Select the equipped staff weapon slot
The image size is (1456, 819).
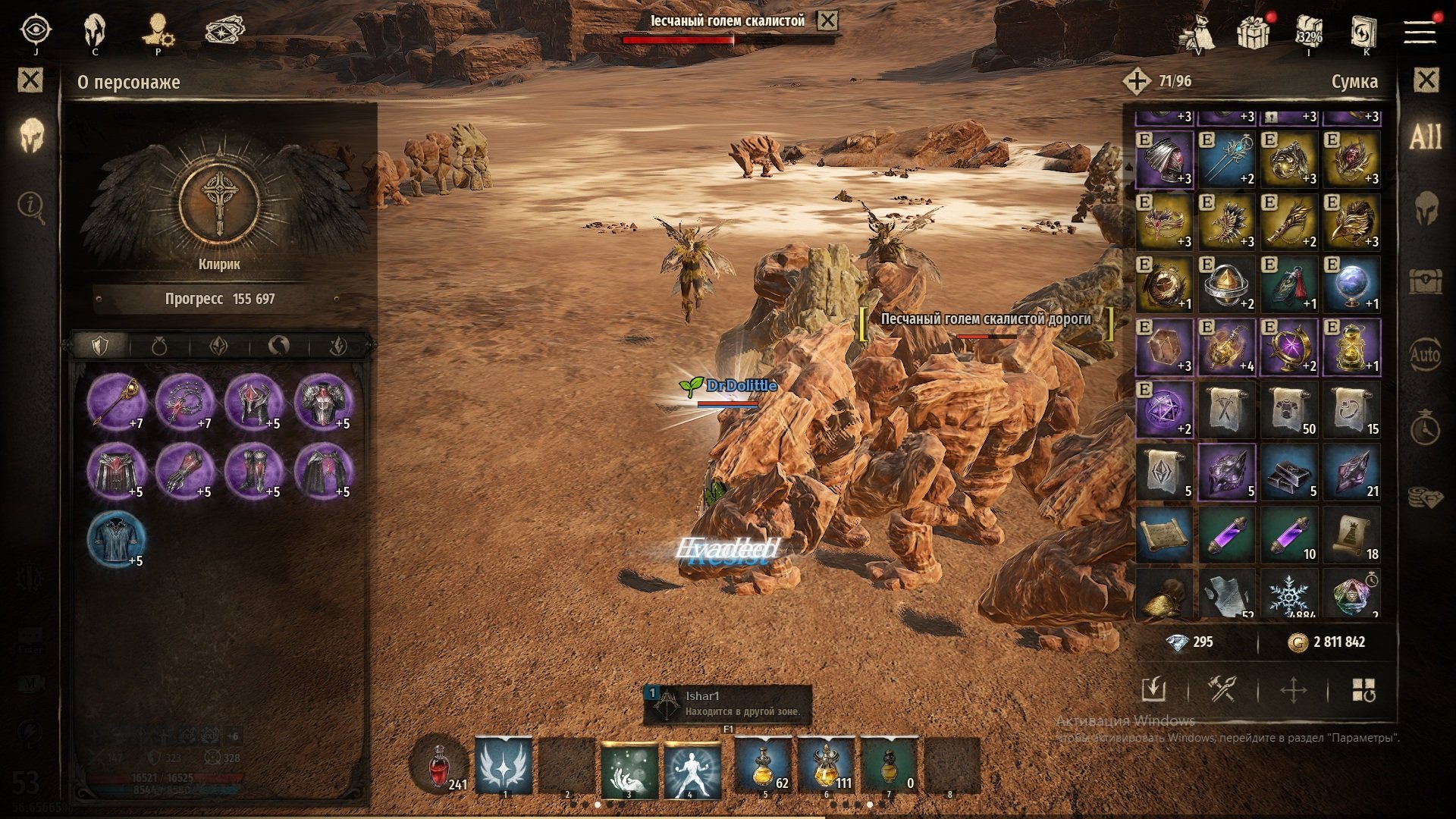(115, 402)
